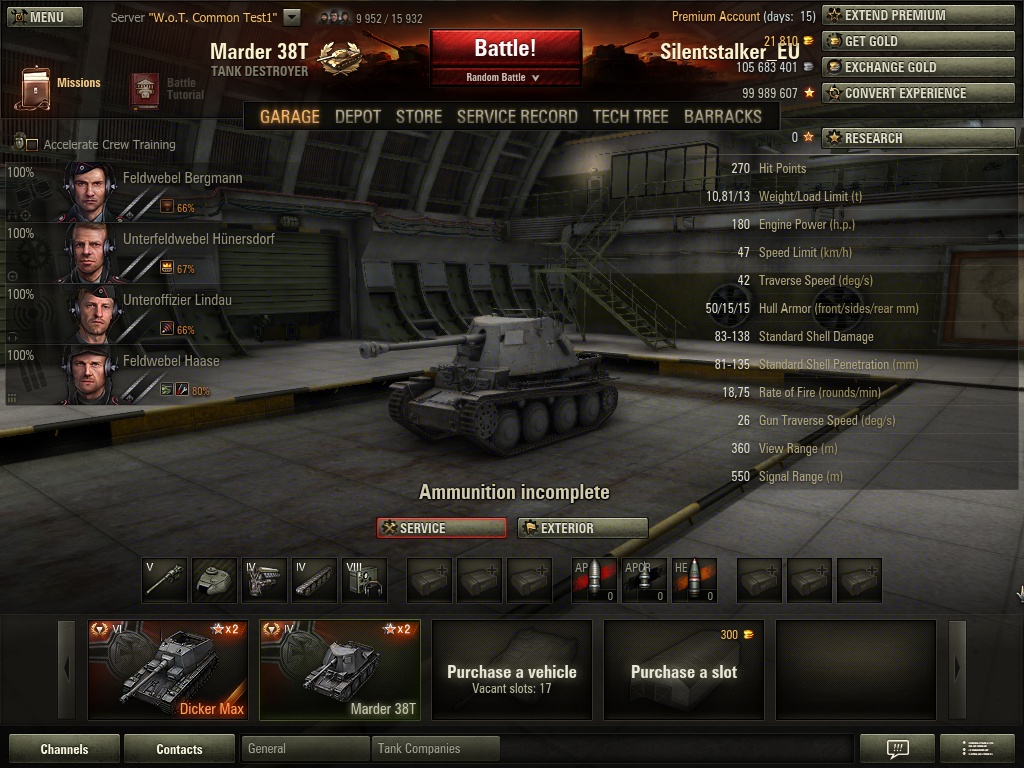The image size is (1024, 768).
Task: Open the BARRACKS tab
Action: (722, 116)
